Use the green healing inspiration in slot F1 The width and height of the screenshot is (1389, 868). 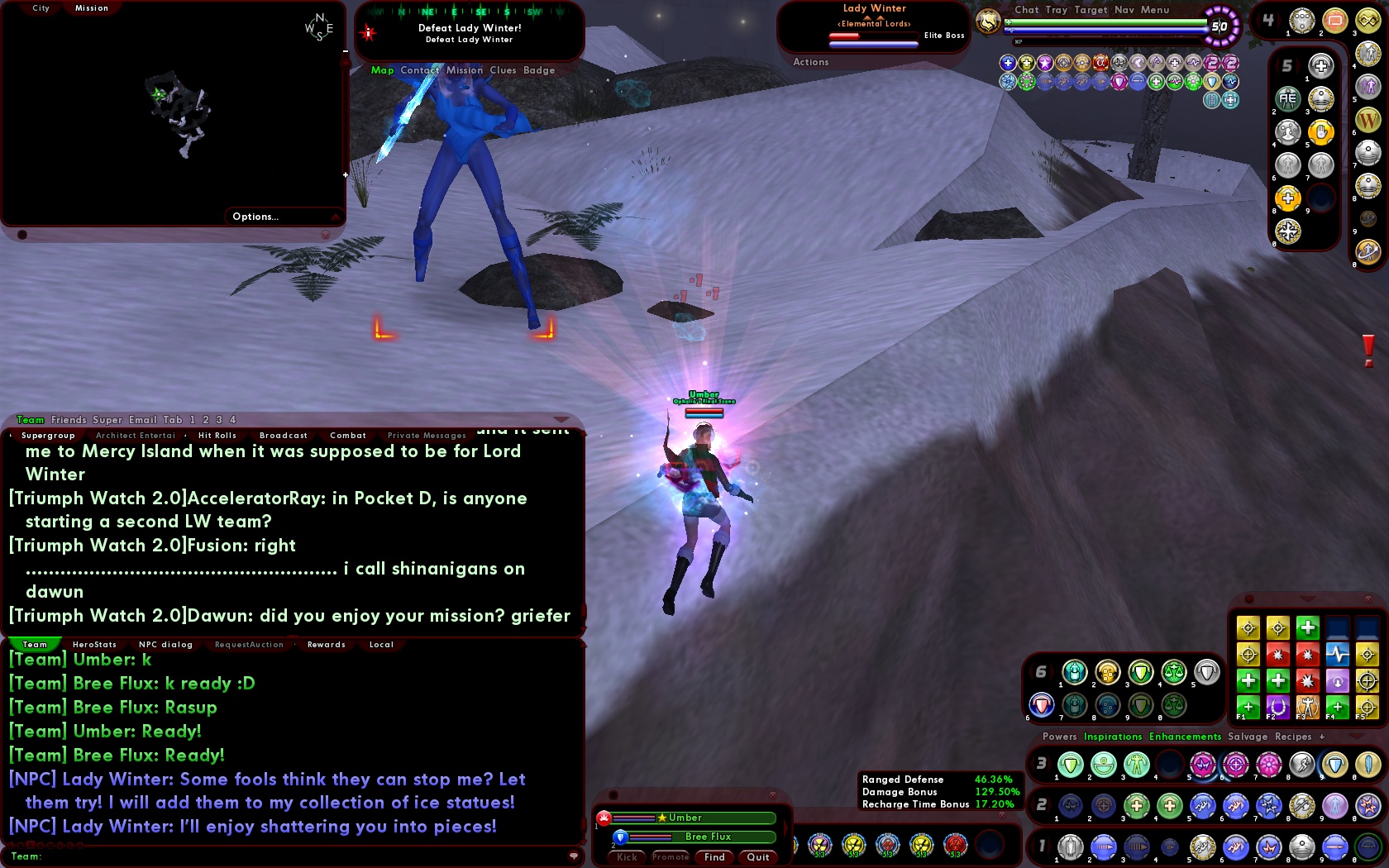coord(1248,708)
